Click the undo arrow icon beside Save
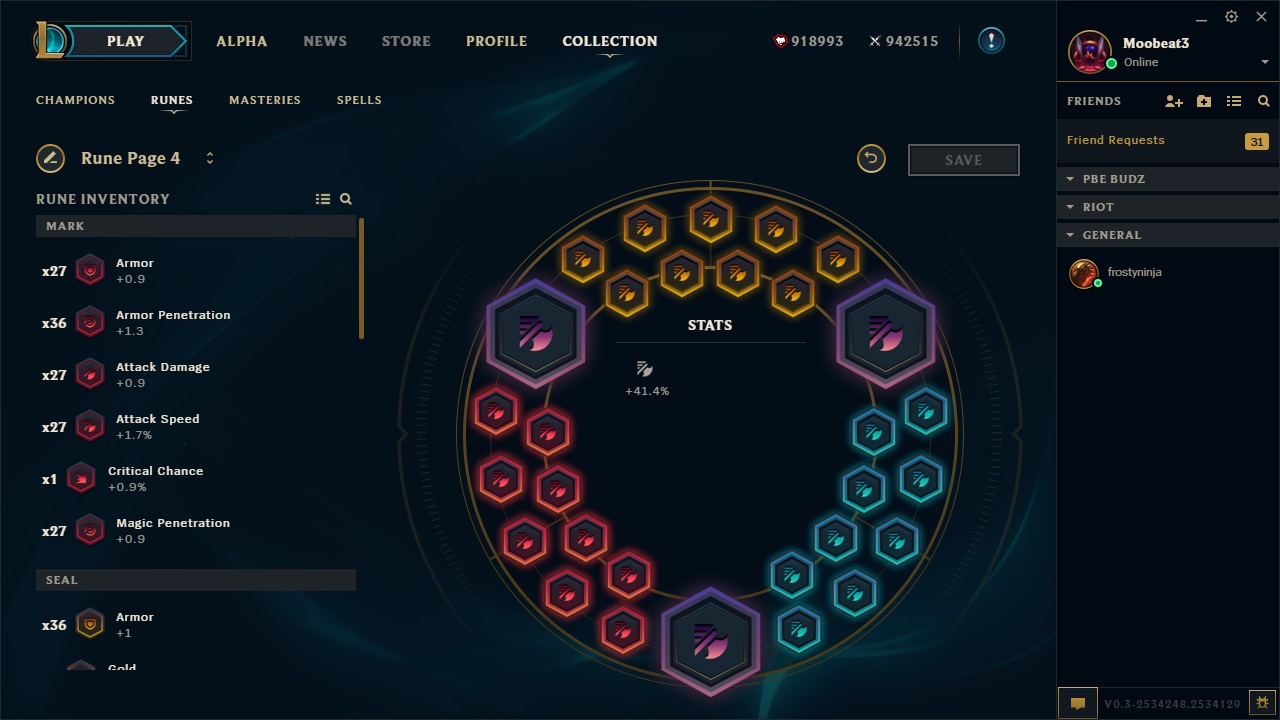 pyautogui.click(x=871, y=159)
